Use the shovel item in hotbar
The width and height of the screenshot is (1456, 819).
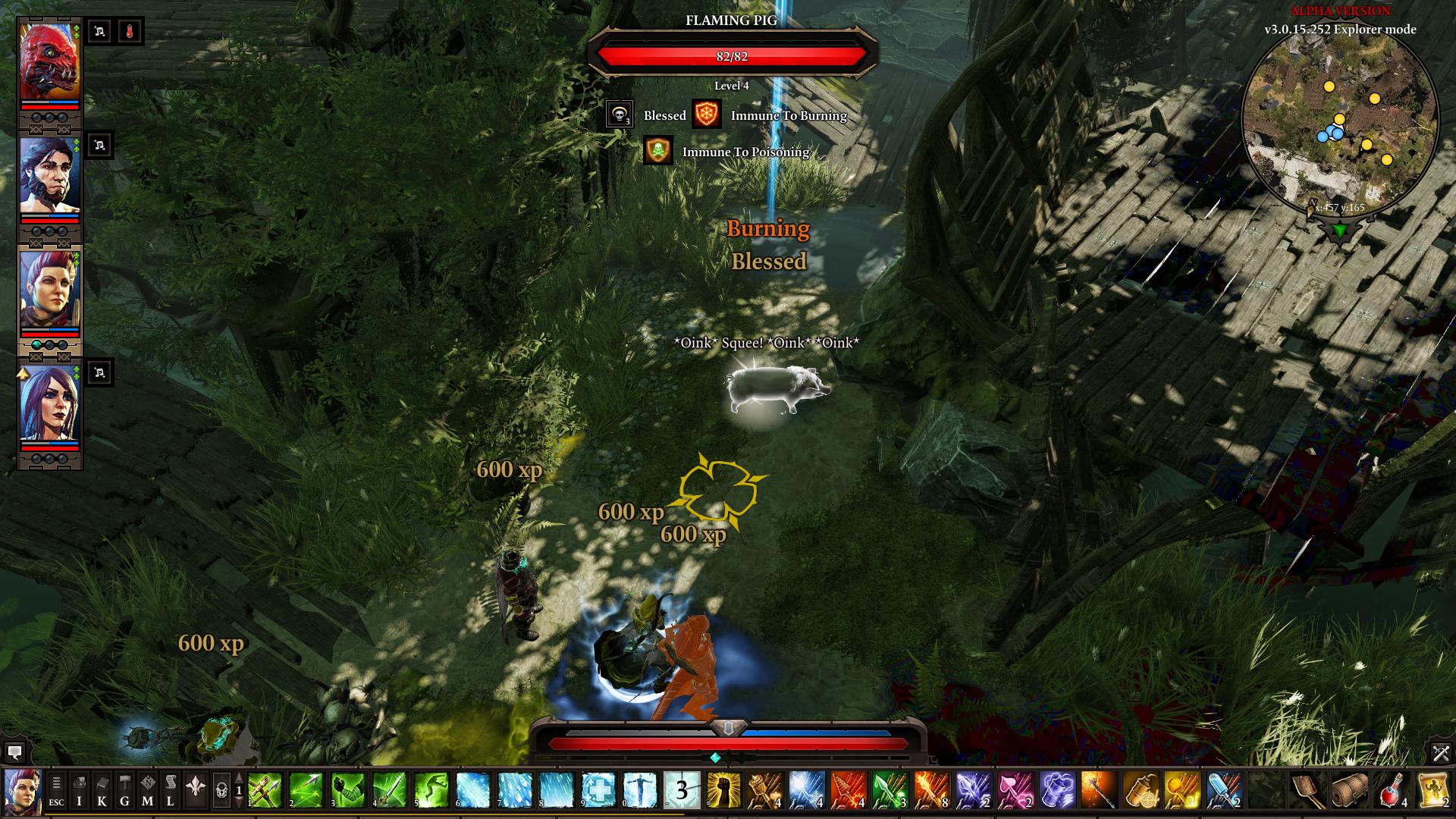[x=1307, y=790]
